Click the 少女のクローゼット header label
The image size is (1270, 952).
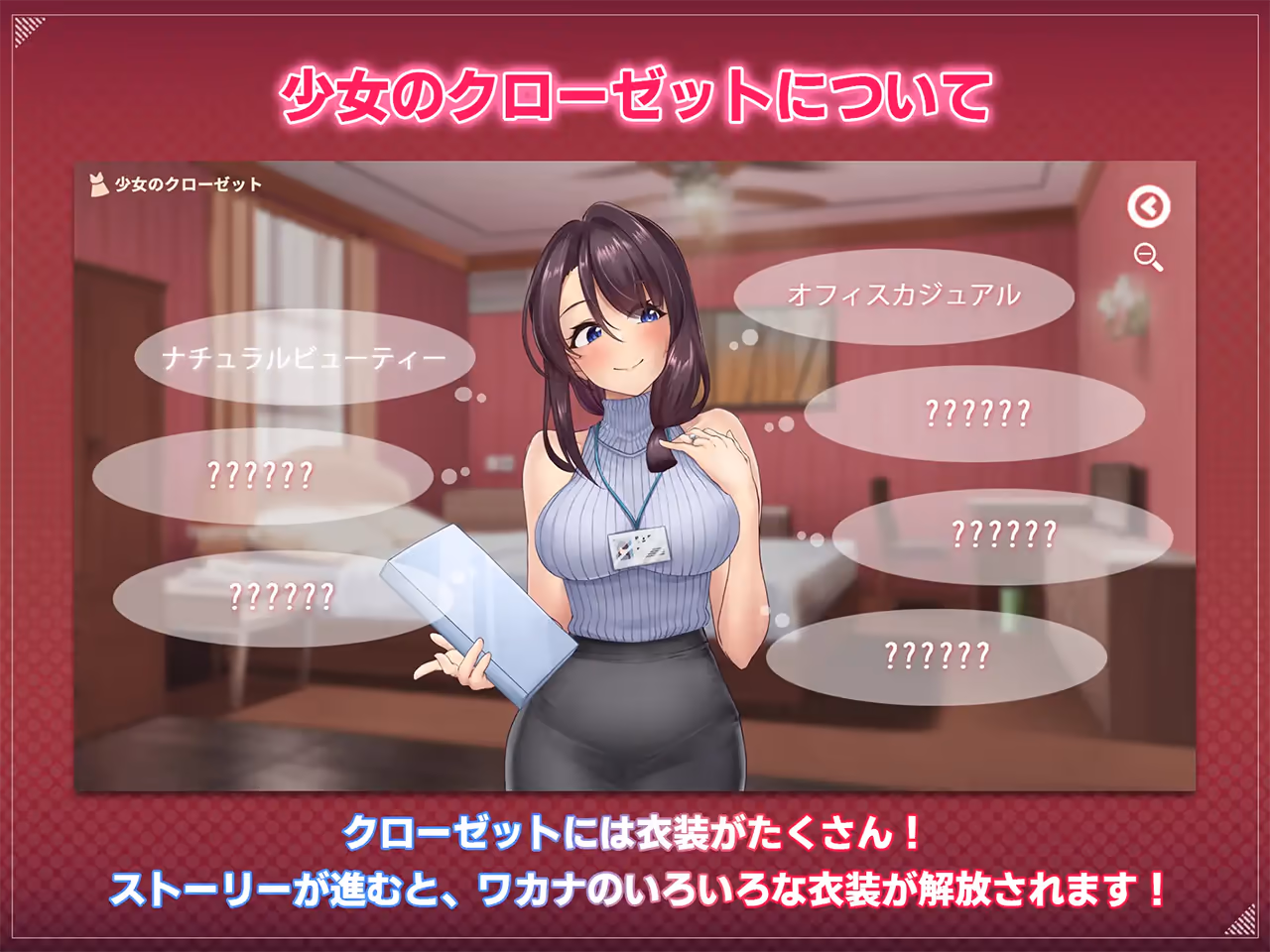pos(189,182)
